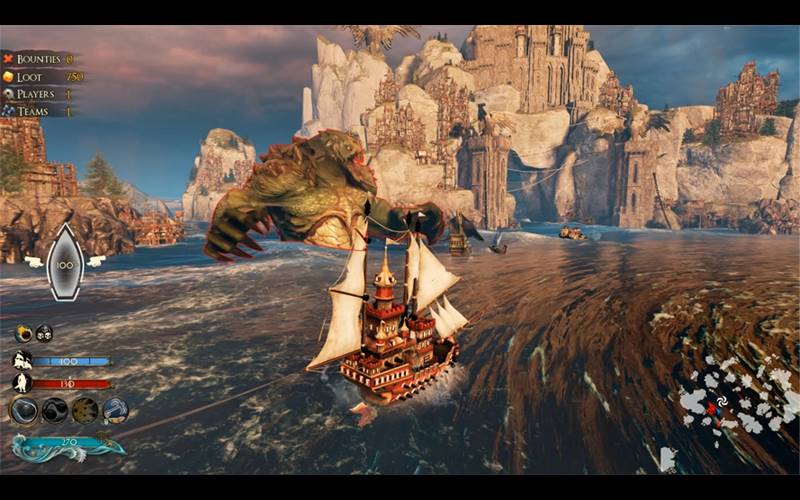
Task: Select the Loot counter row
Action: tap(40, 76)
